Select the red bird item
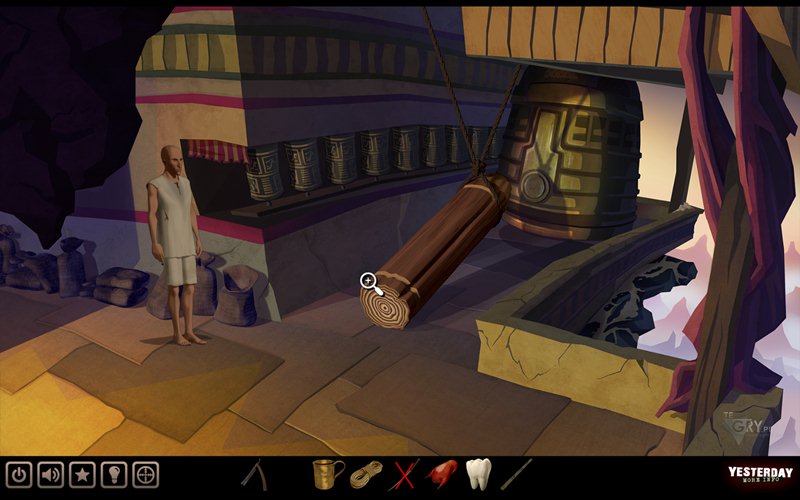 pos(442,473)
